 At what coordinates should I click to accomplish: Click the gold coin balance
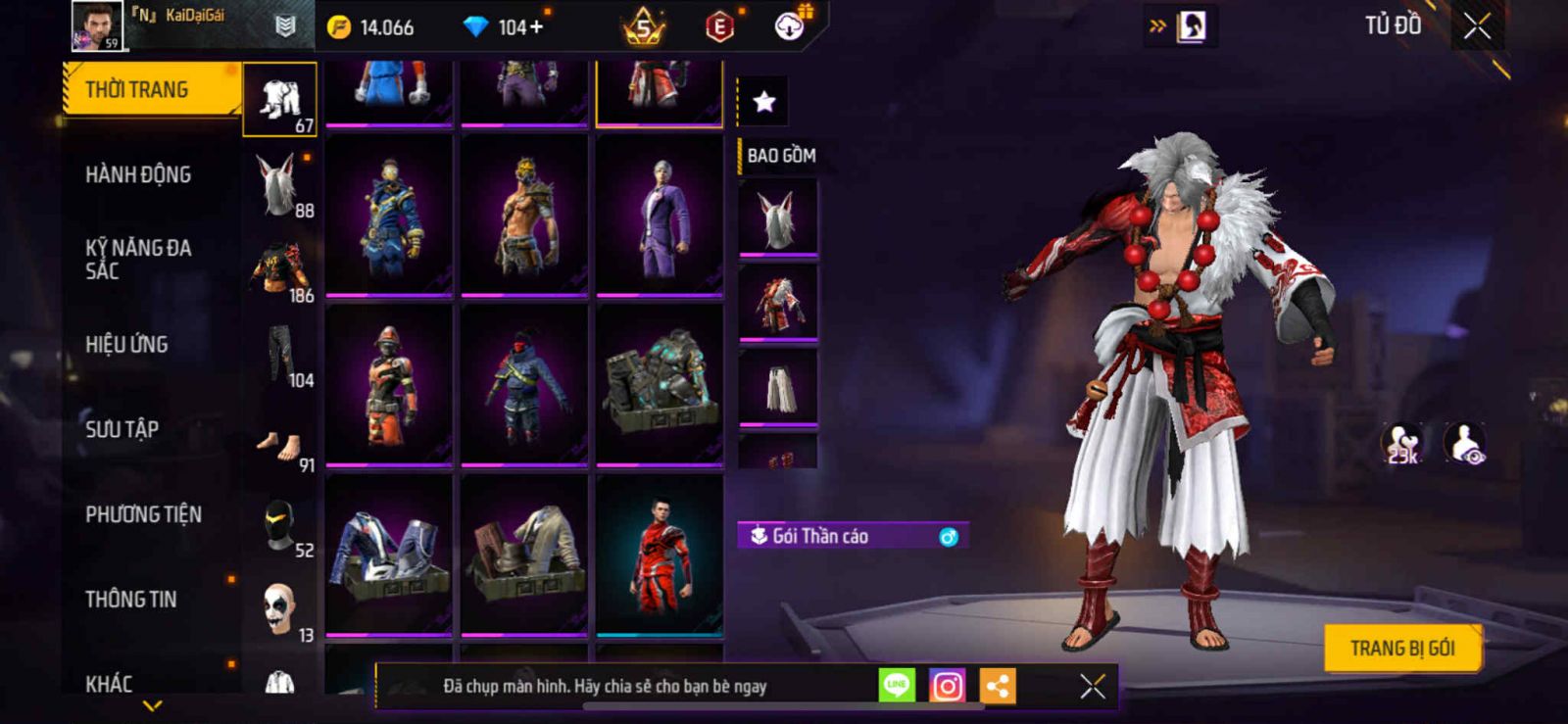(372, 27)
